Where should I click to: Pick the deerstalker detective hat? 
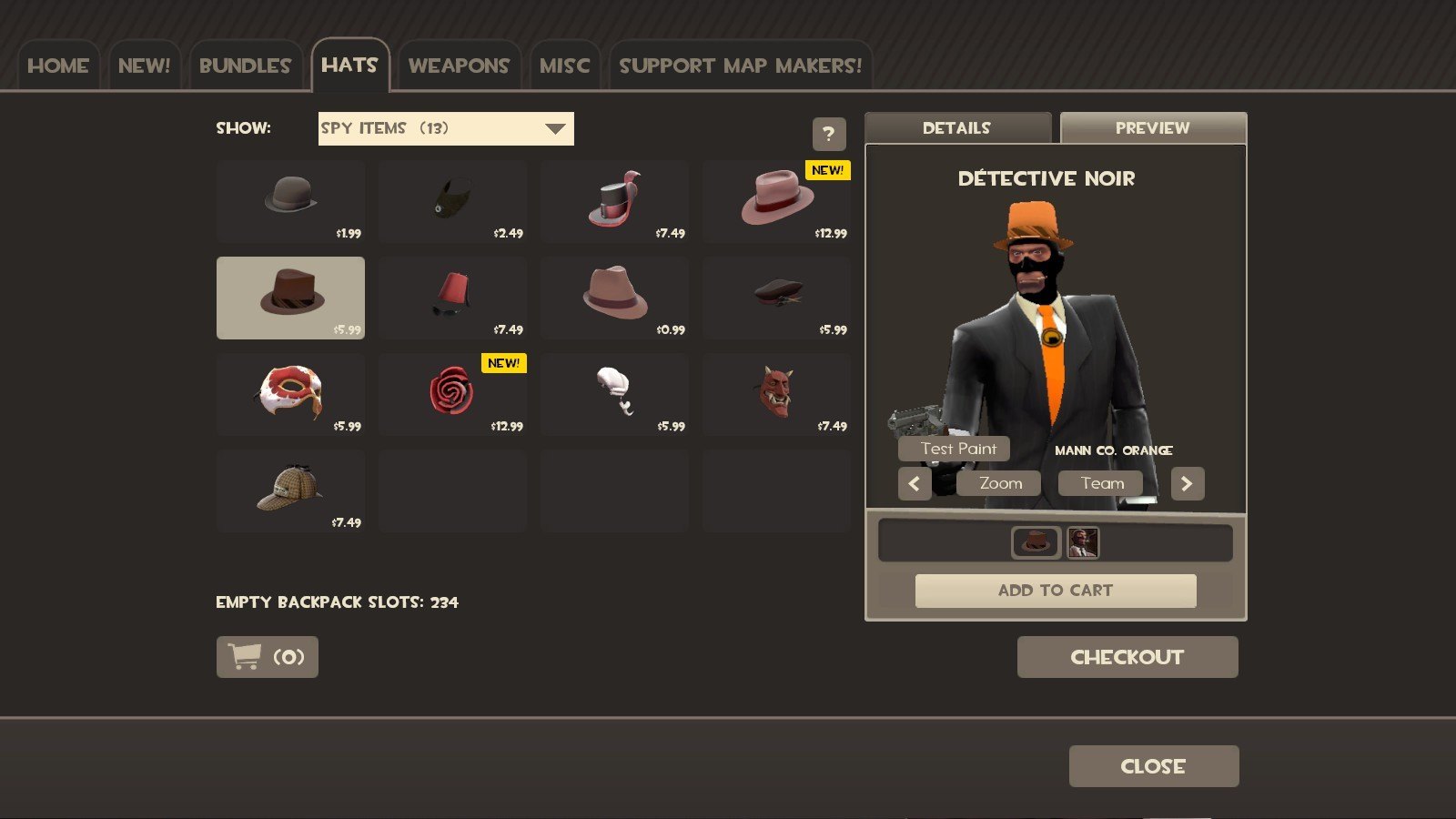(290, 490)
